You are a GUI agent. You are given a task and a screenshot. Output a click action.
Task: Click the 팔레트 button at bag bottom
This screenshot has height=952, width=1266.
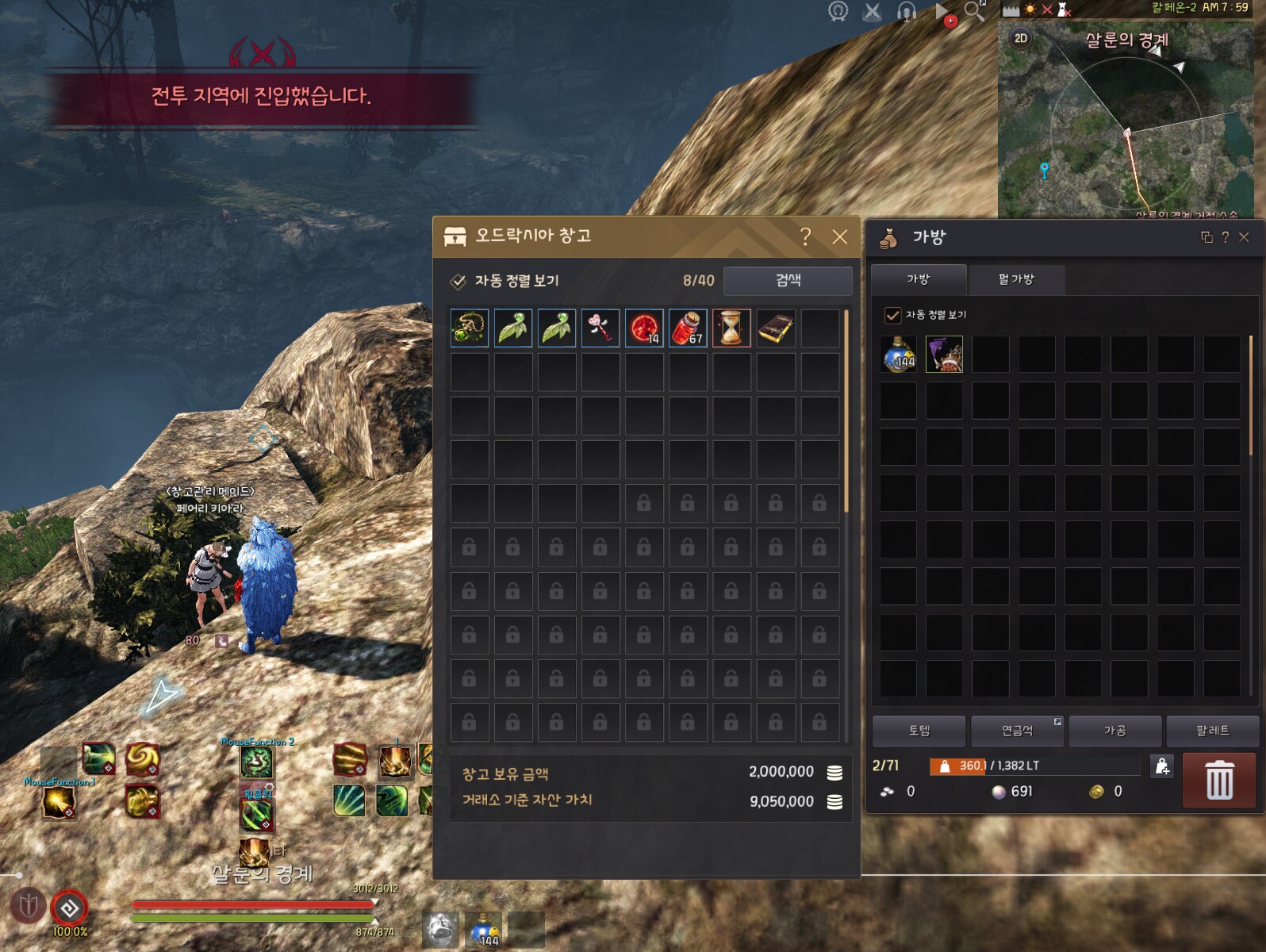tap(1214, 731)
